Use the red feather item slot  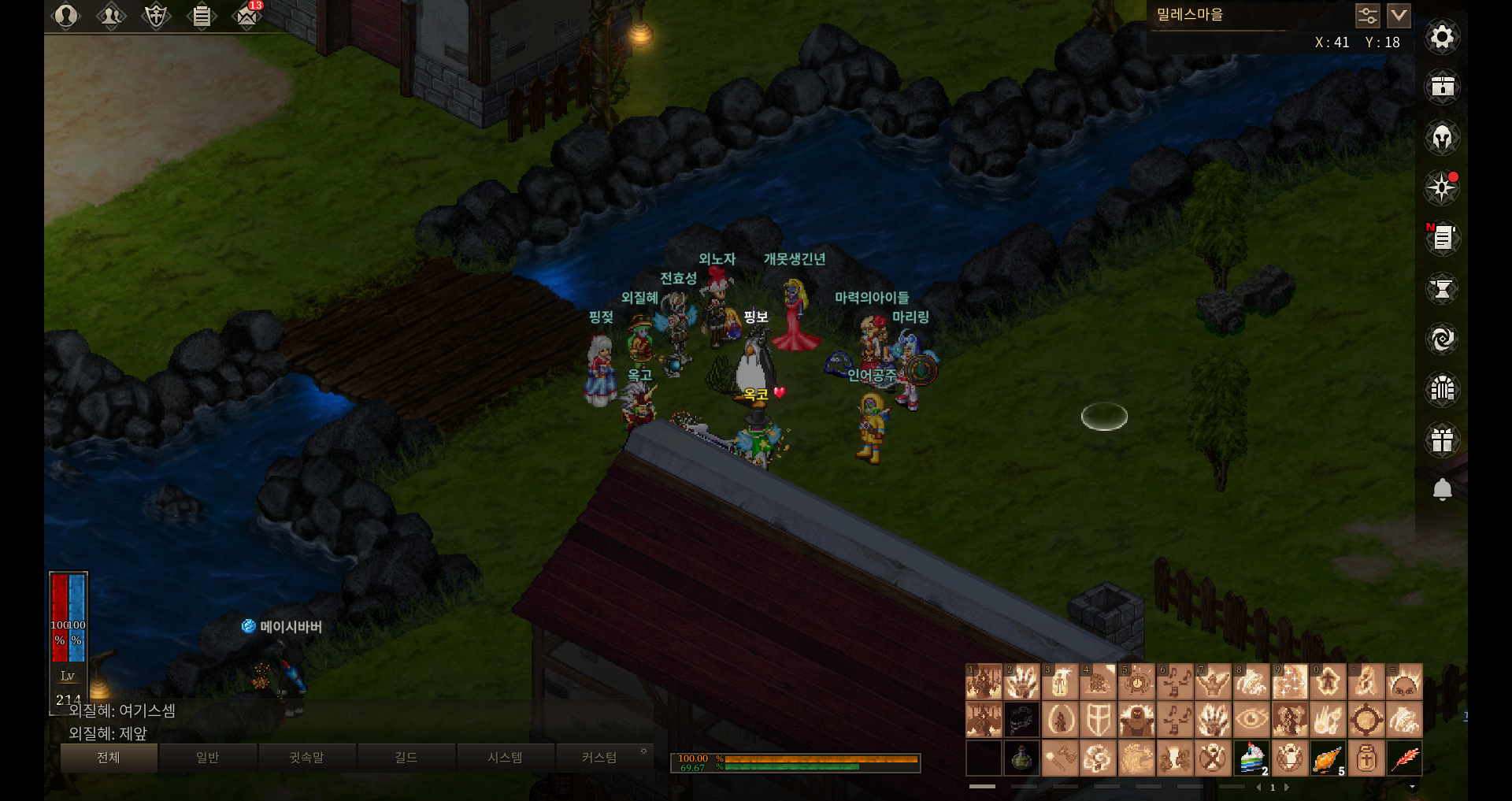click(x=1404, y=758)
